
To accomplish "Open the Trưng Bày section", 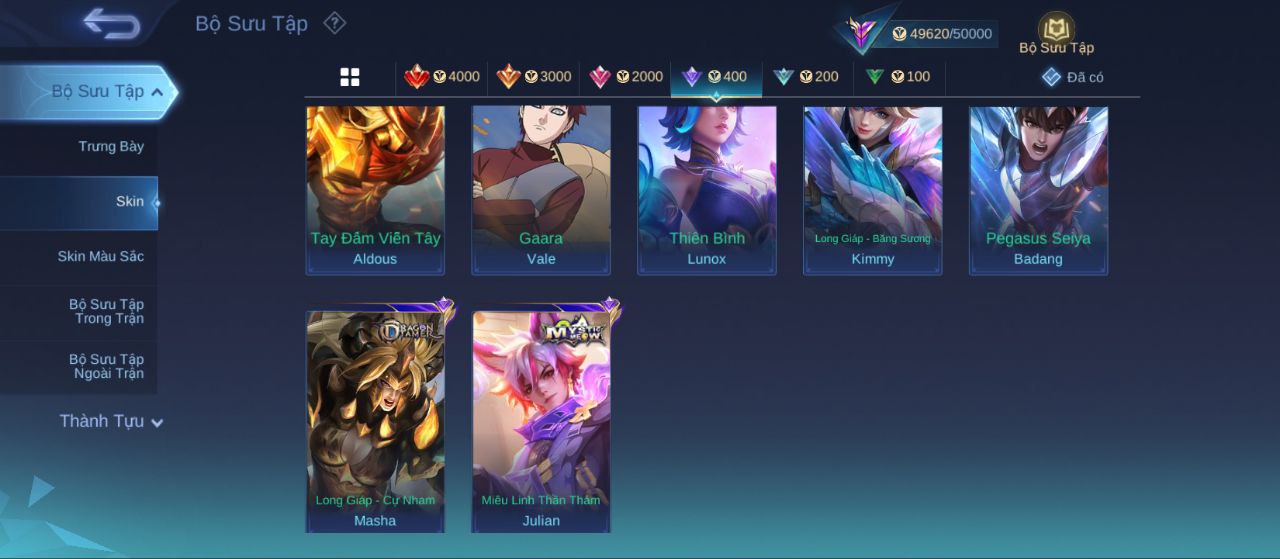I will point(111,146).
